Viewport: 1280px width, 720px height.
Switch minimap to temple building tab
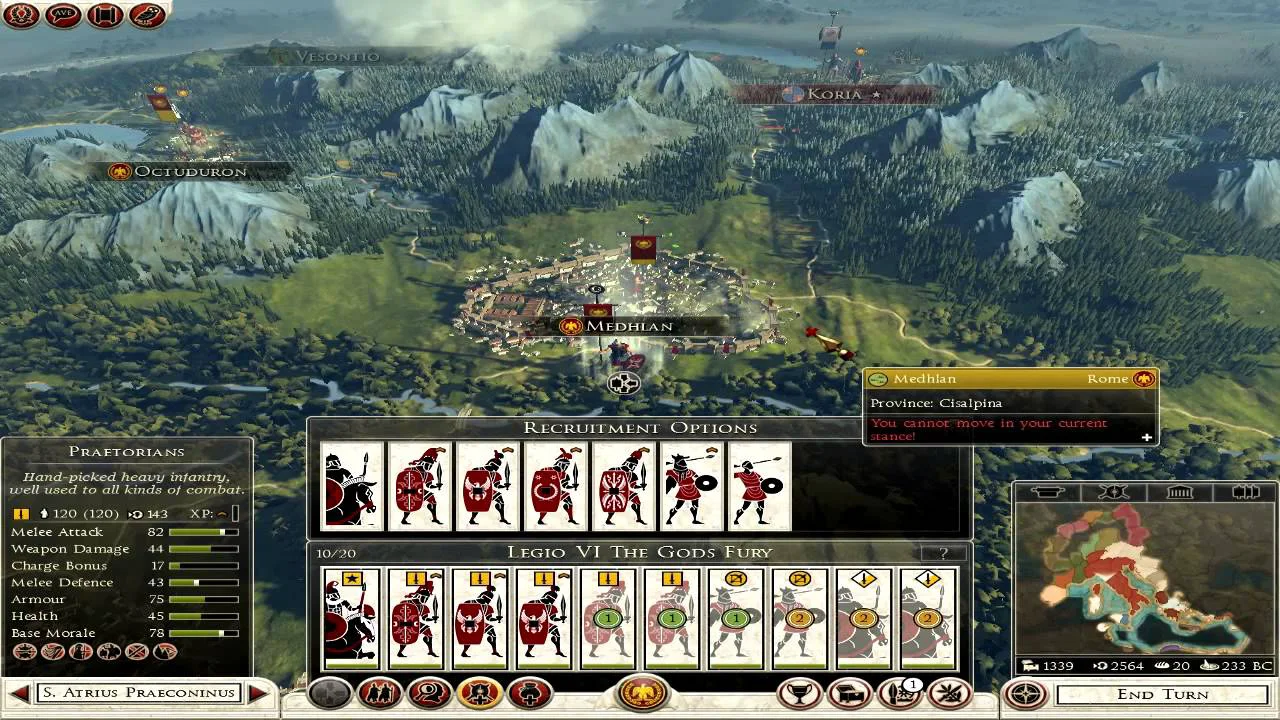(x=1179, y=492)
